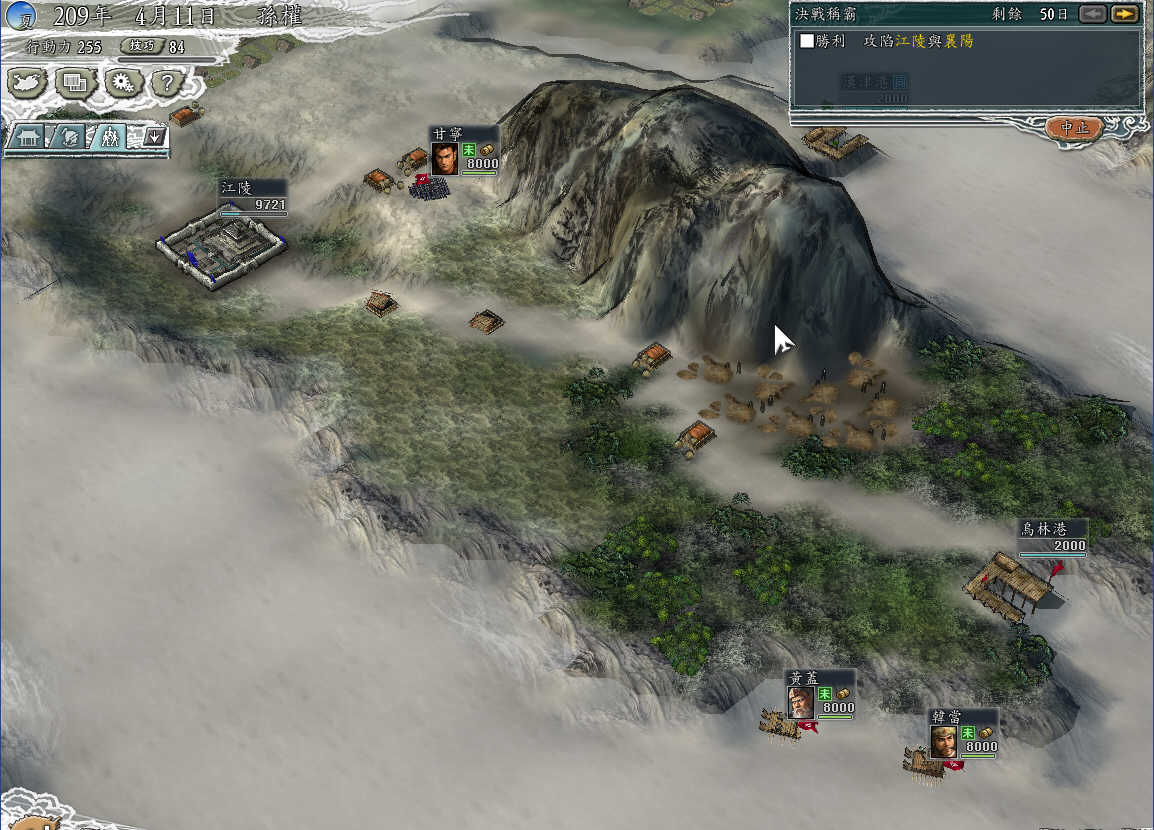Switch to the middle tab beside the building tab
1154x830 pixels.
point(68,137)
